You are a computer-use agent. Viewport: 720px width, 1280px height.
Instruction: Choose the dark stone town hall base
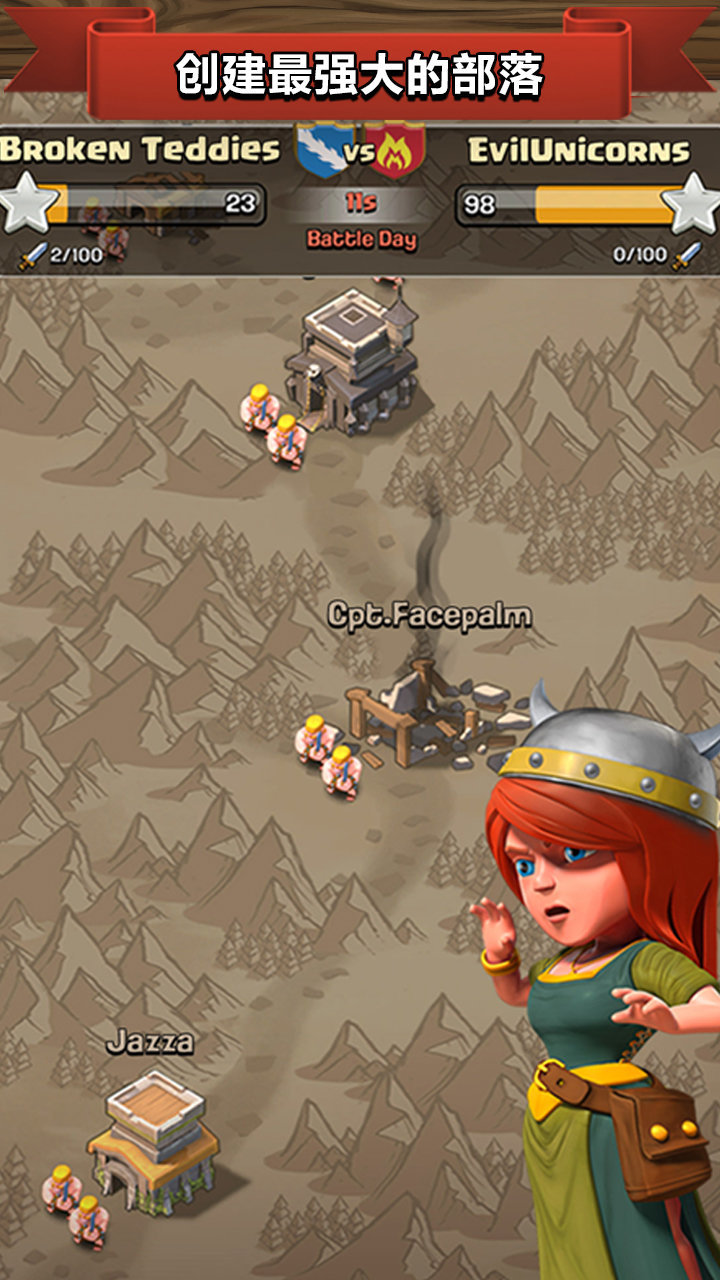(x=350, y=362)
